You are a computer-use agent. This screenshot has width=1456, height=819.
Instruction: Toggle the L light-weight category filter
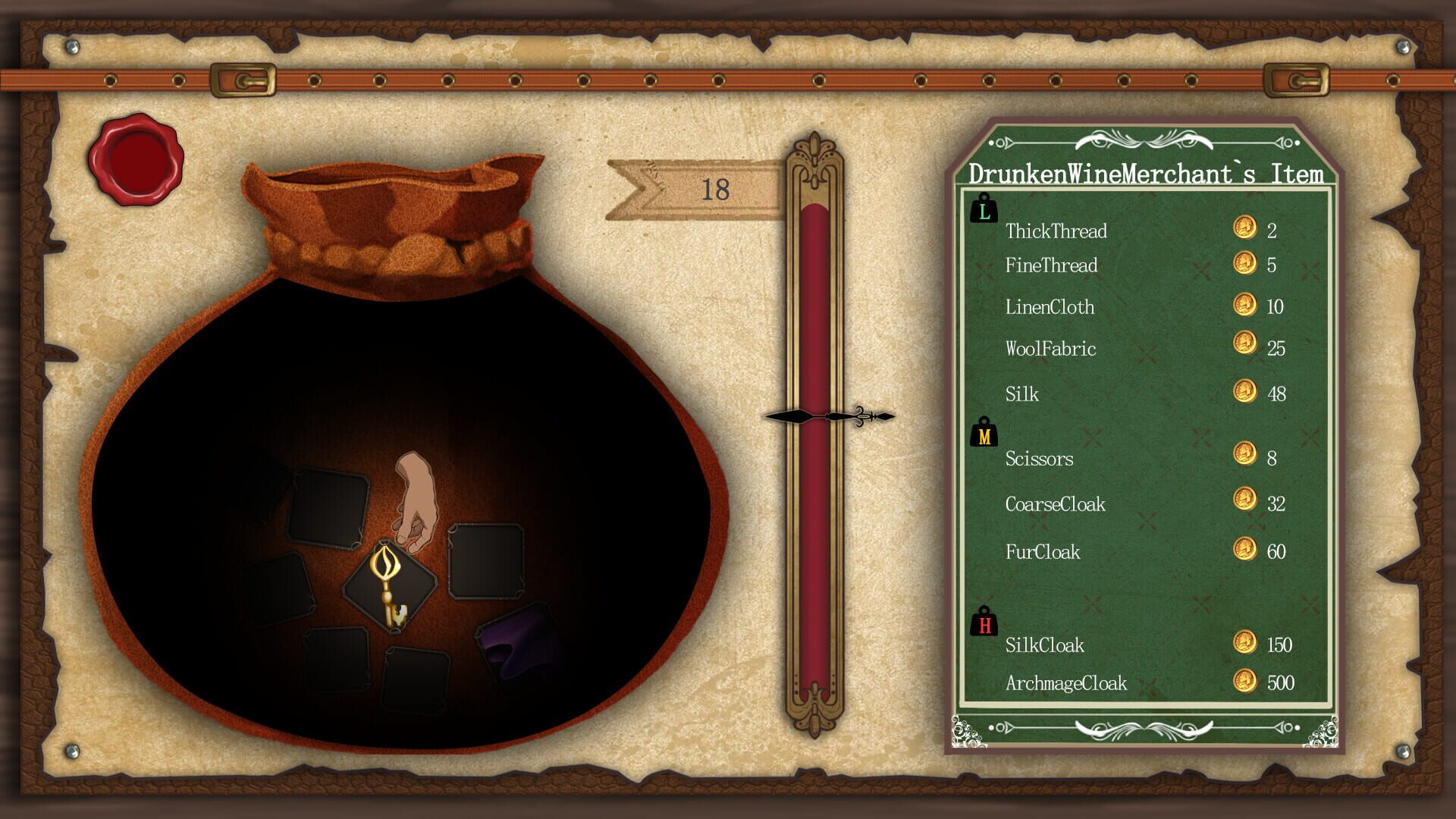pos(984,209)
